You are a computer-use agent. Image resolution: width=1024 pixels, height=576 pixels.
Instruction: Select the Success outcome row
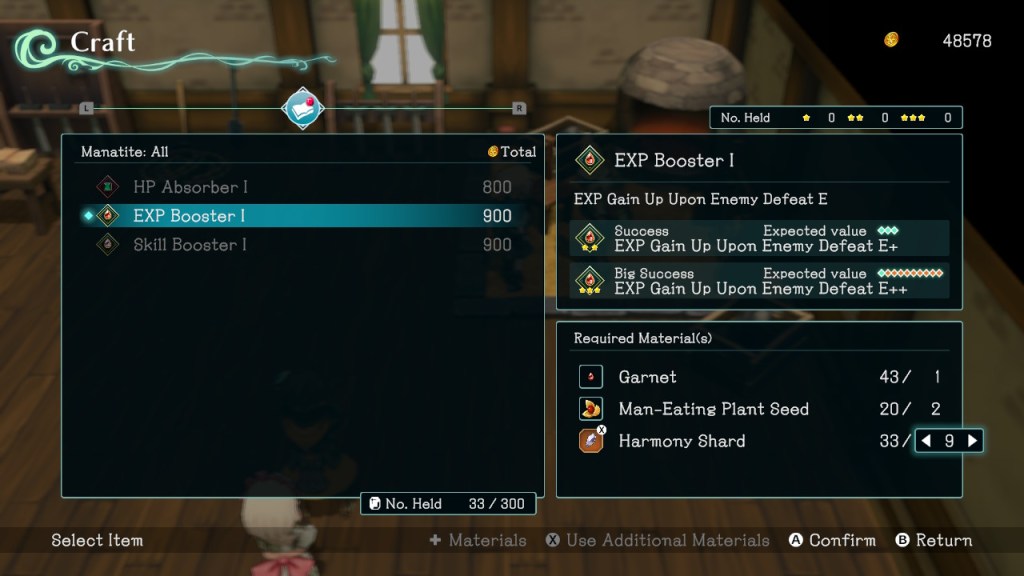(760, 239)
